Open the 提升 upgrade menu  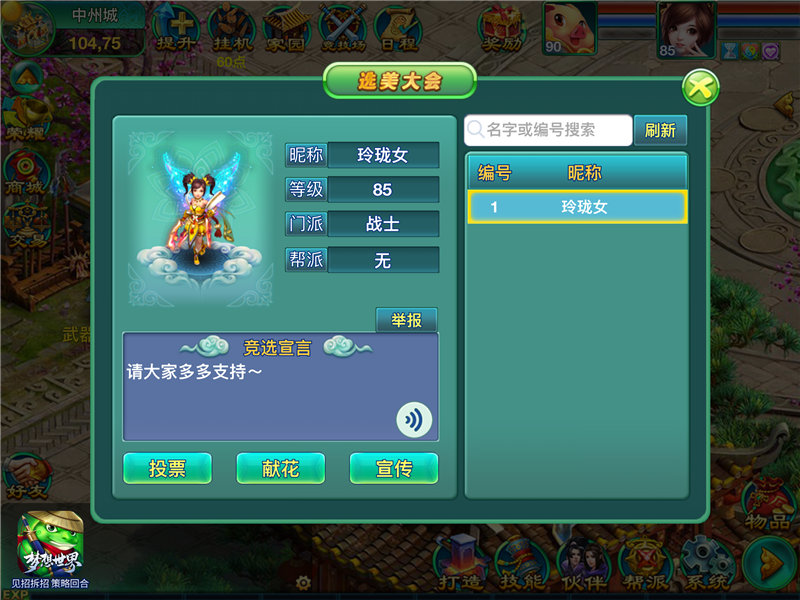point(180,30)
